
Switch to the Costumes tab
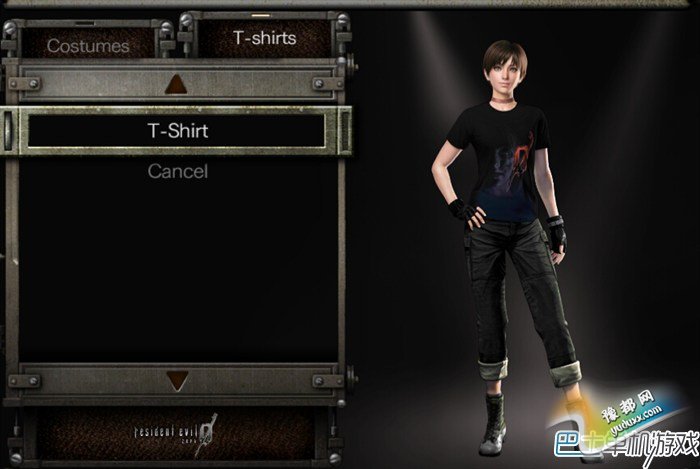[x=88, y=44]
